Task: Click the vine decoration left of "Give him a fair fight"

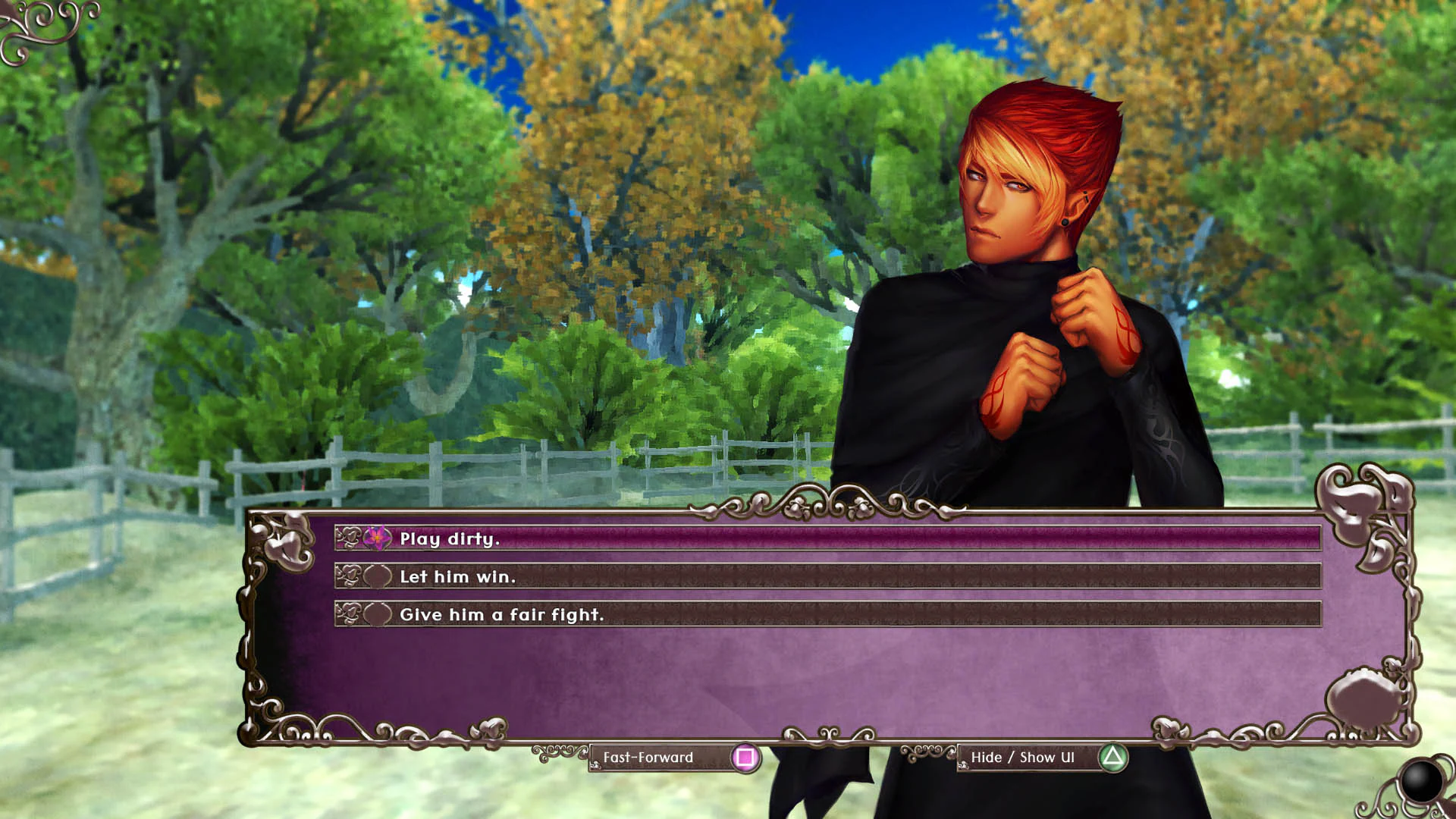Action: pyautogui.click(x=350, y=615)
